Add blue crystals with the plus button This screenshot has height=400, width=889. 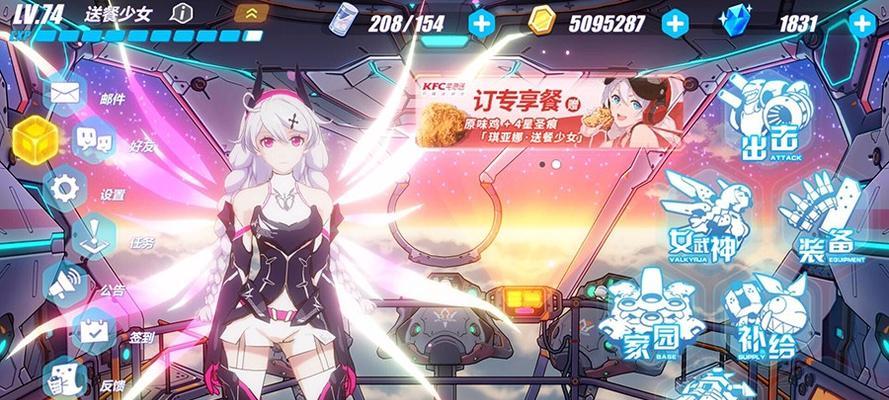tap(860, 21)
